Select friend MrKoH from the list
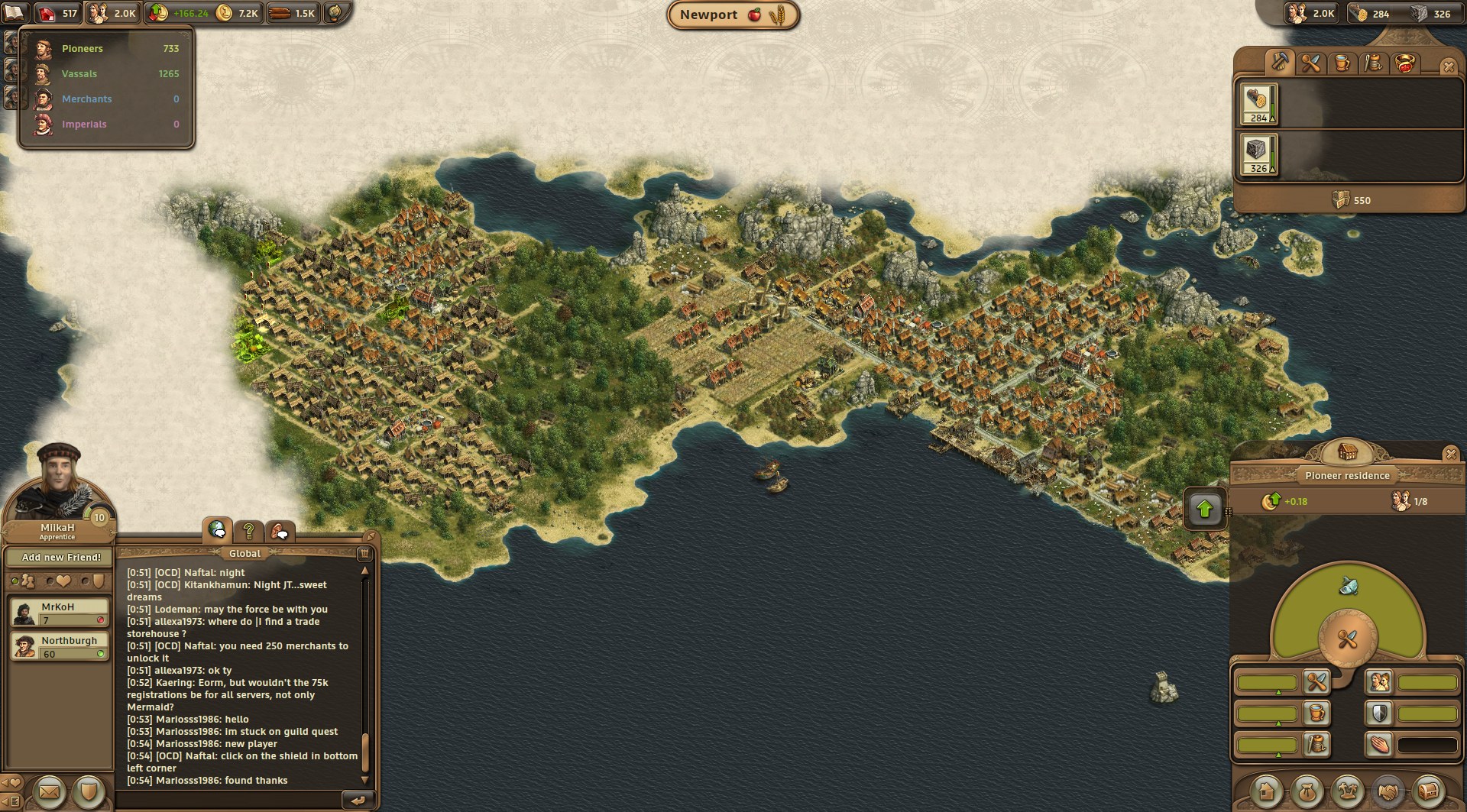Viewport: 1467px width, 812px height. pyautogui.click(x=60, y=613)
